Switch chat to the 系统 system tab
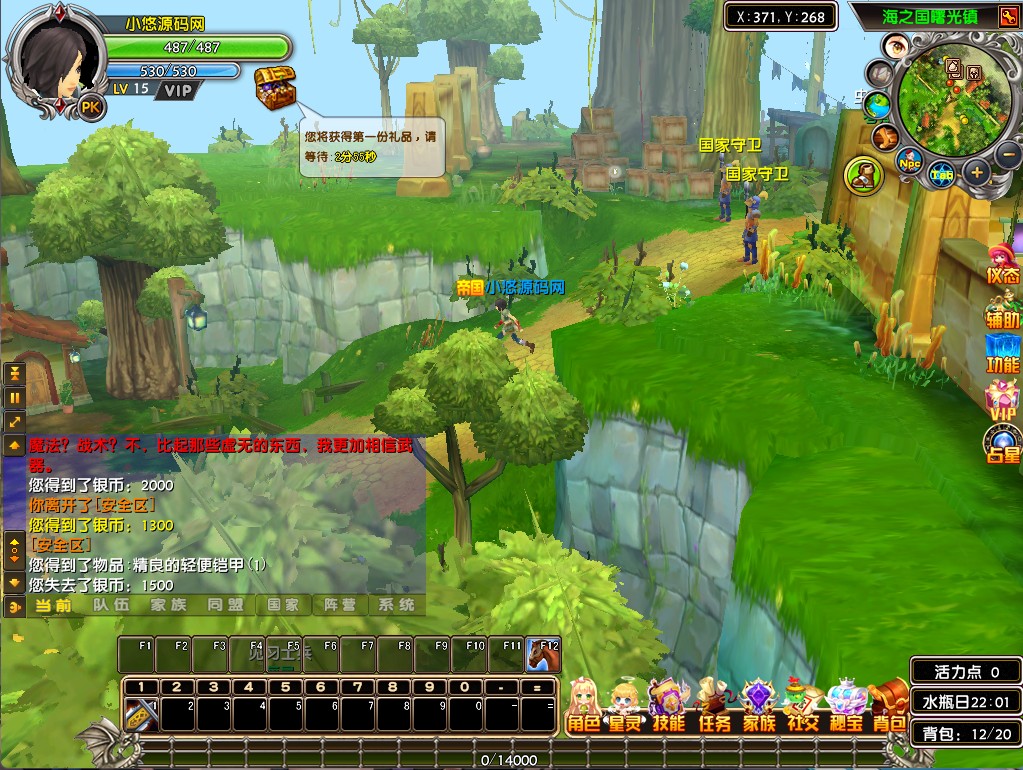Screen dimensions: 1023x770 [396, 605]
